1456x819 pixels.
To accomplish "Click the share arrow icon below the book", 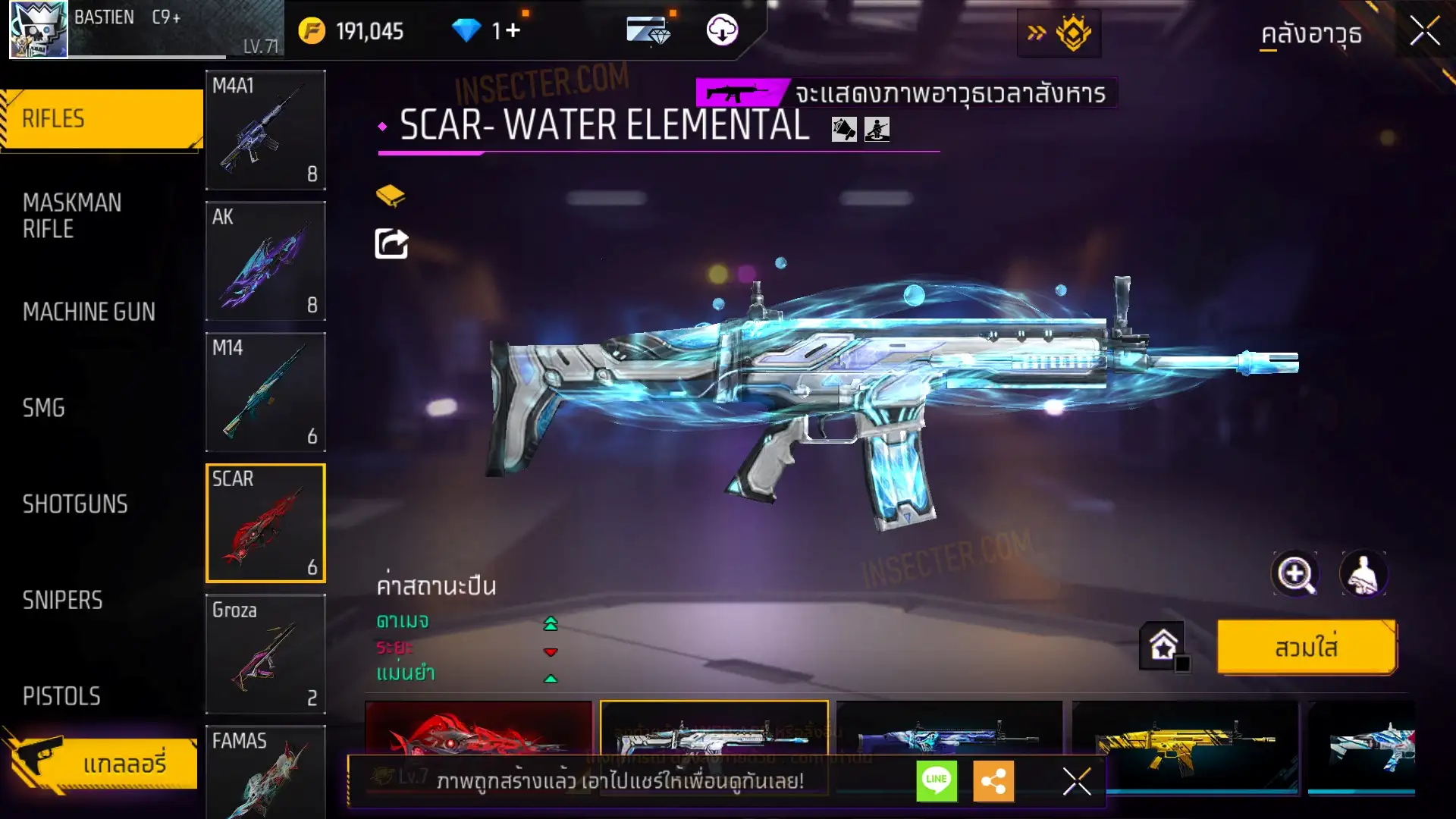I will pos(391,244).
